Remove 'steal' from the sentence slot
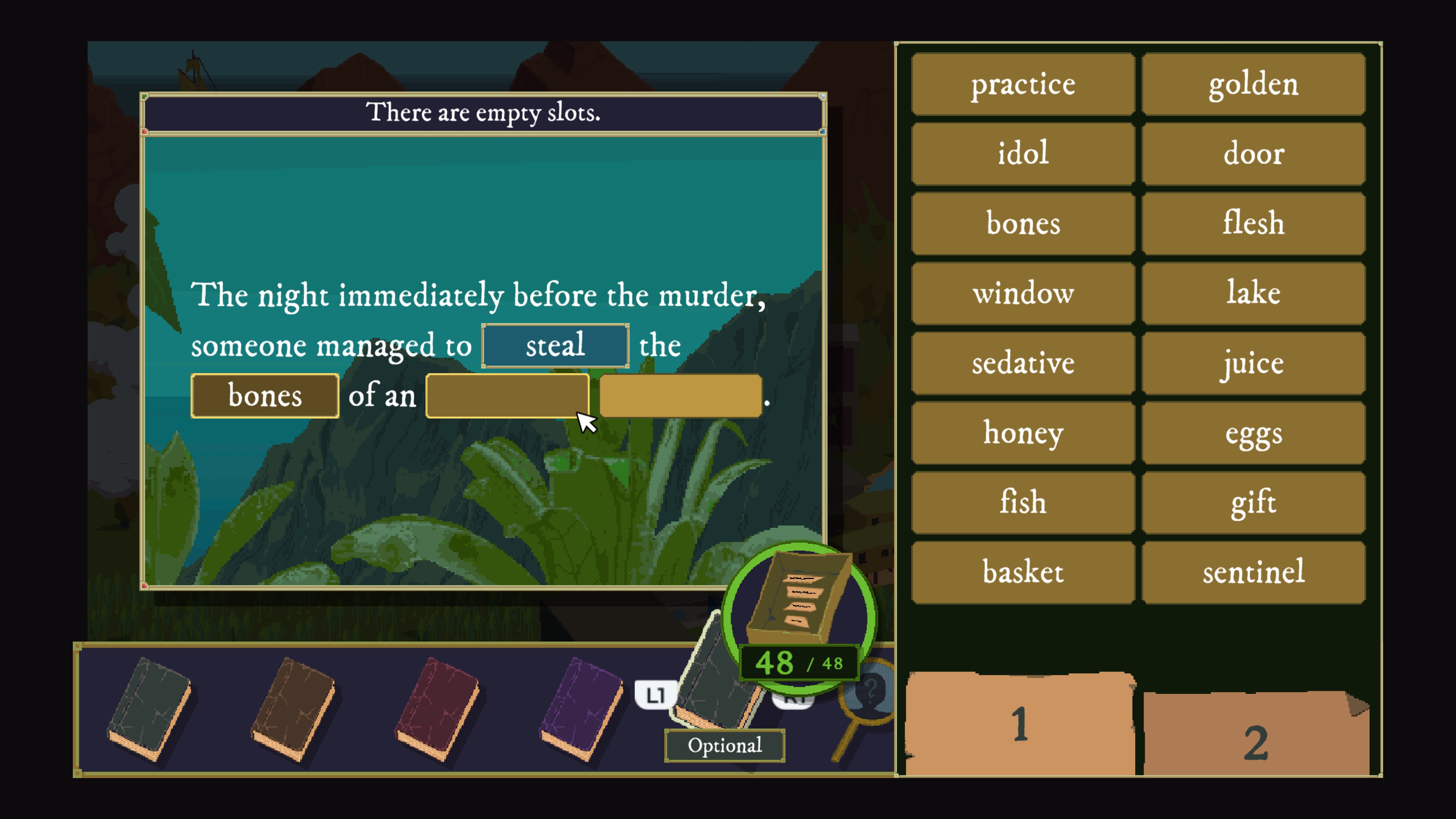 (x=554, y=345)
